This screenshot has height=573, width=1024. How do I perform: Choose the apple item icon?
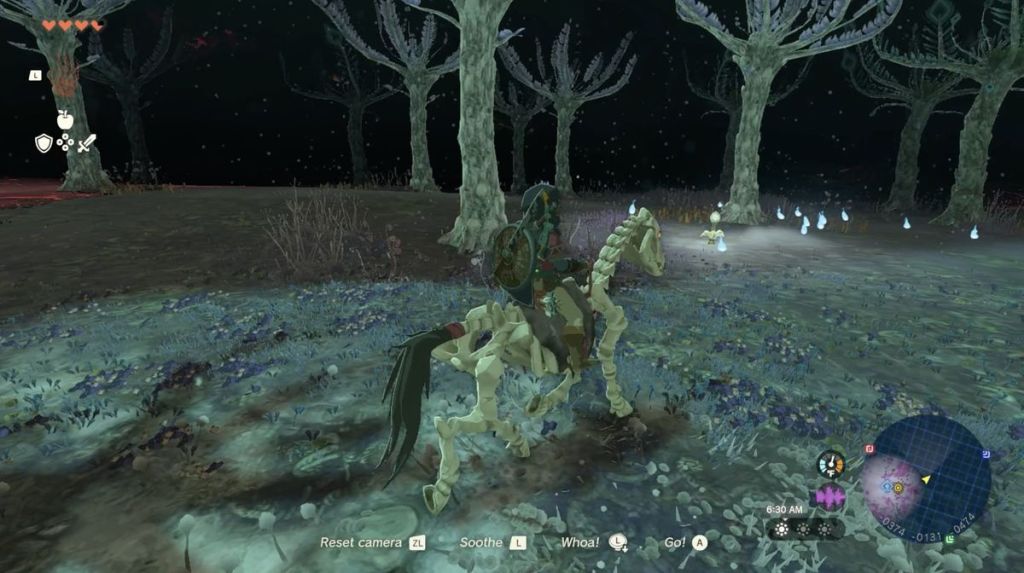click(65, 118)
